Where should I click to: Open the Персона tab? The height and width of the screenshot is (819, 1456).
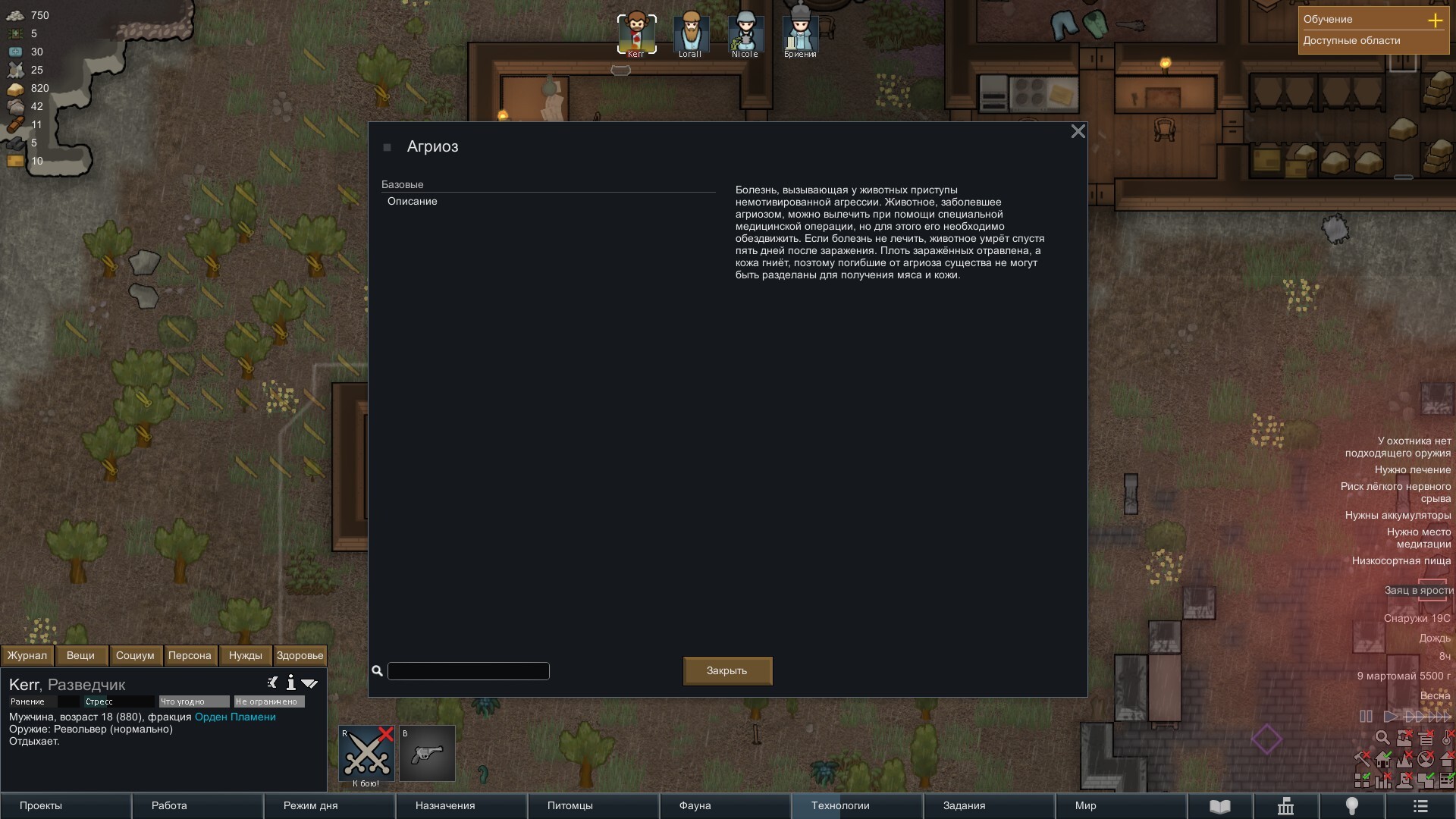[190, 656]
